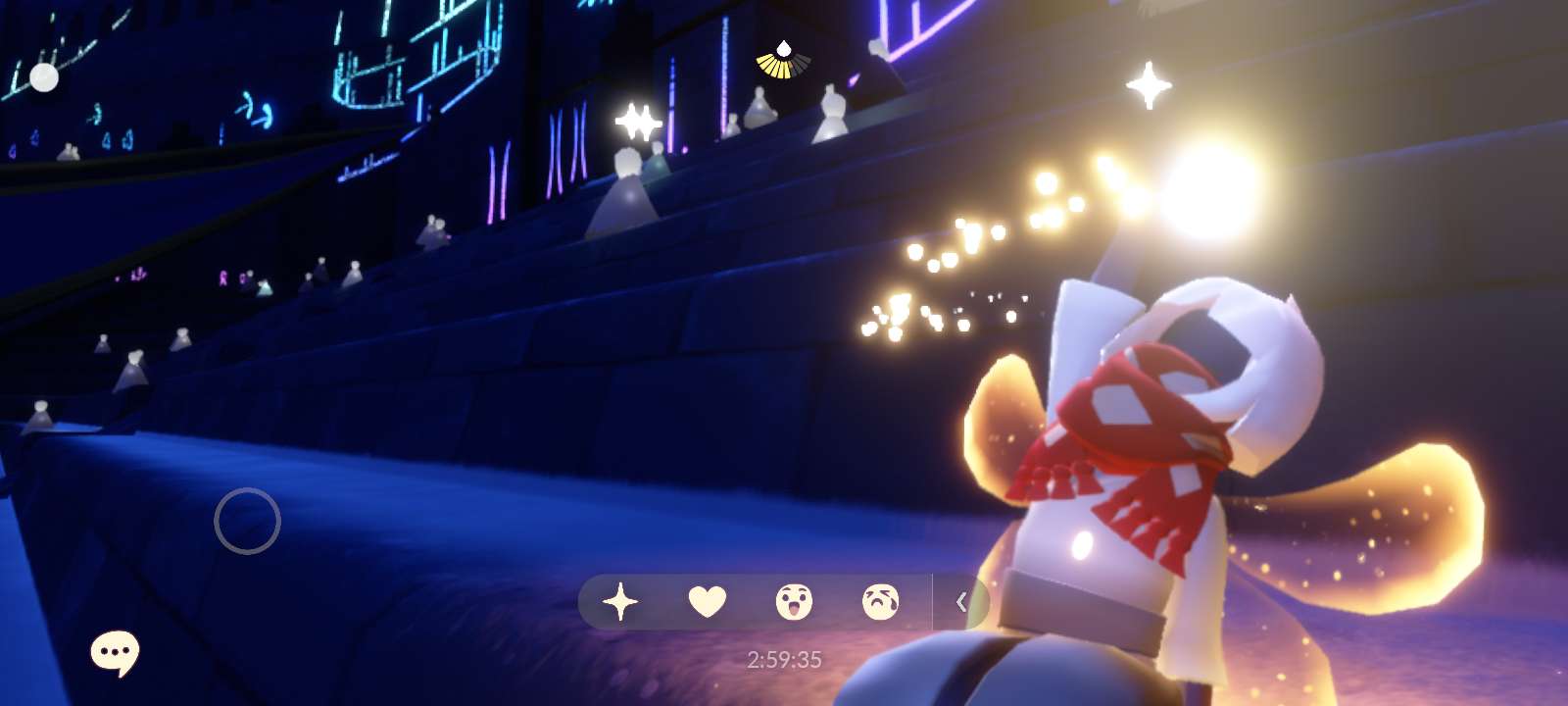This screenshot has height=706, width=1568.
Task: Send the heart reaction
Action: click(707, 601)
